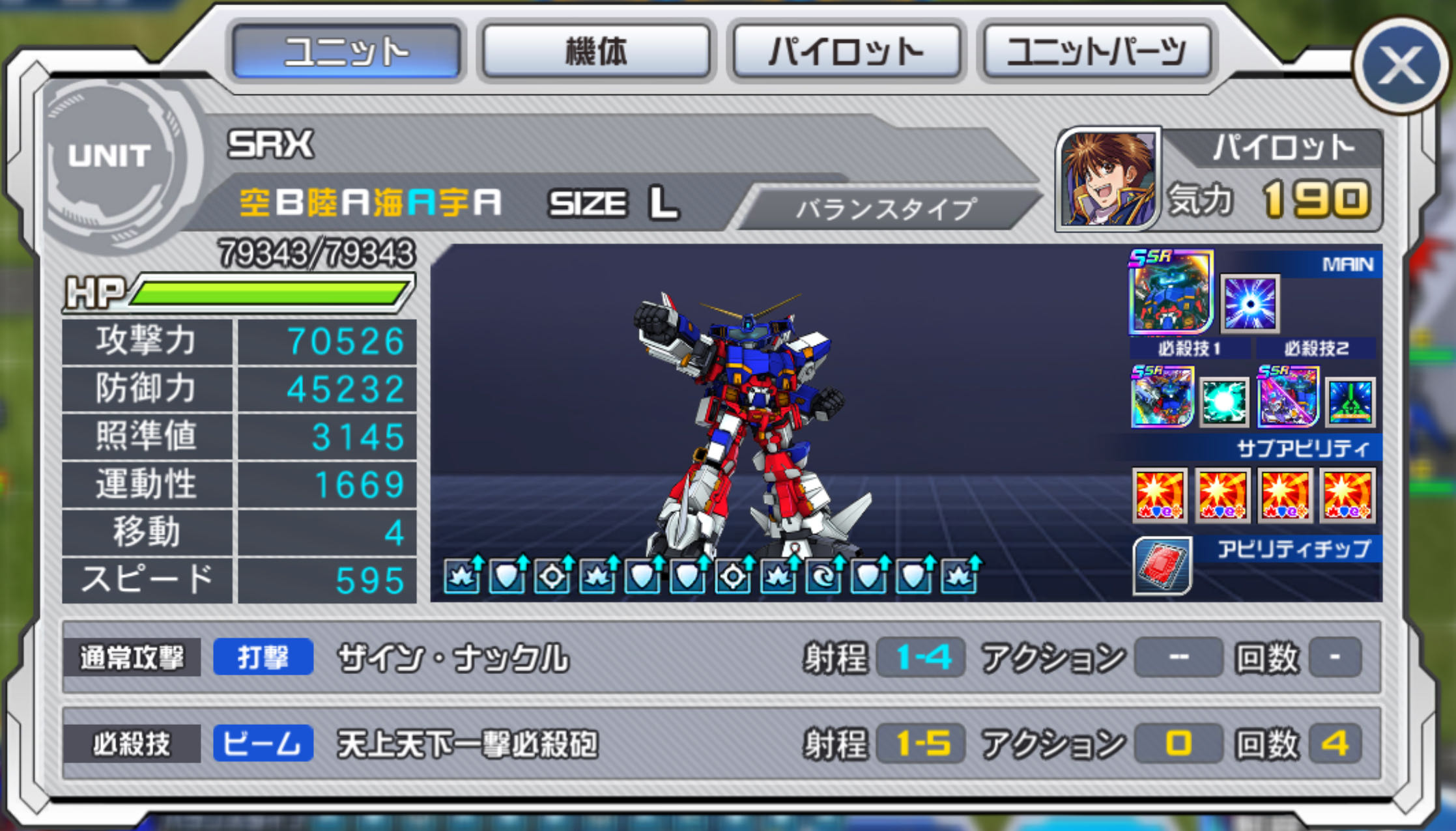Choose the 必殺技1 SSR card

(x=1162, y=397)
